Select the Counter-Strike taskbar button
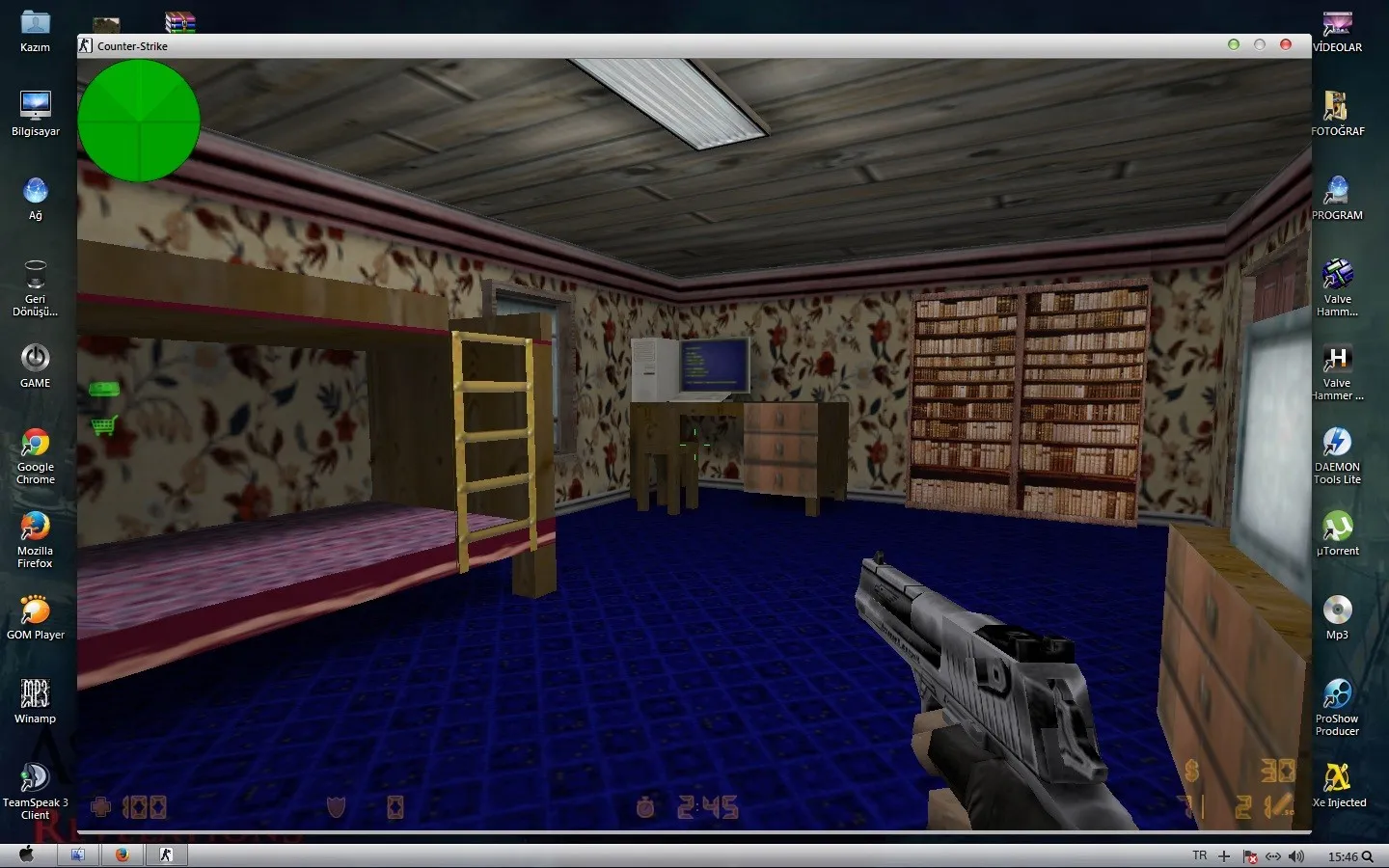1389x868 pixels. click(x=166, y=854)
